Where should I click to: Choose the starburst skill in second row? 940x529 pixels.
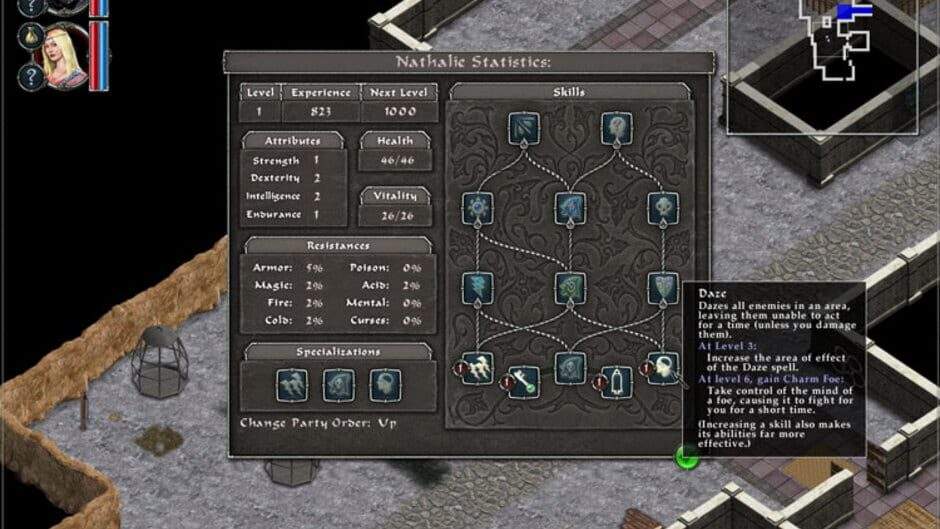[x=477, y=208]
